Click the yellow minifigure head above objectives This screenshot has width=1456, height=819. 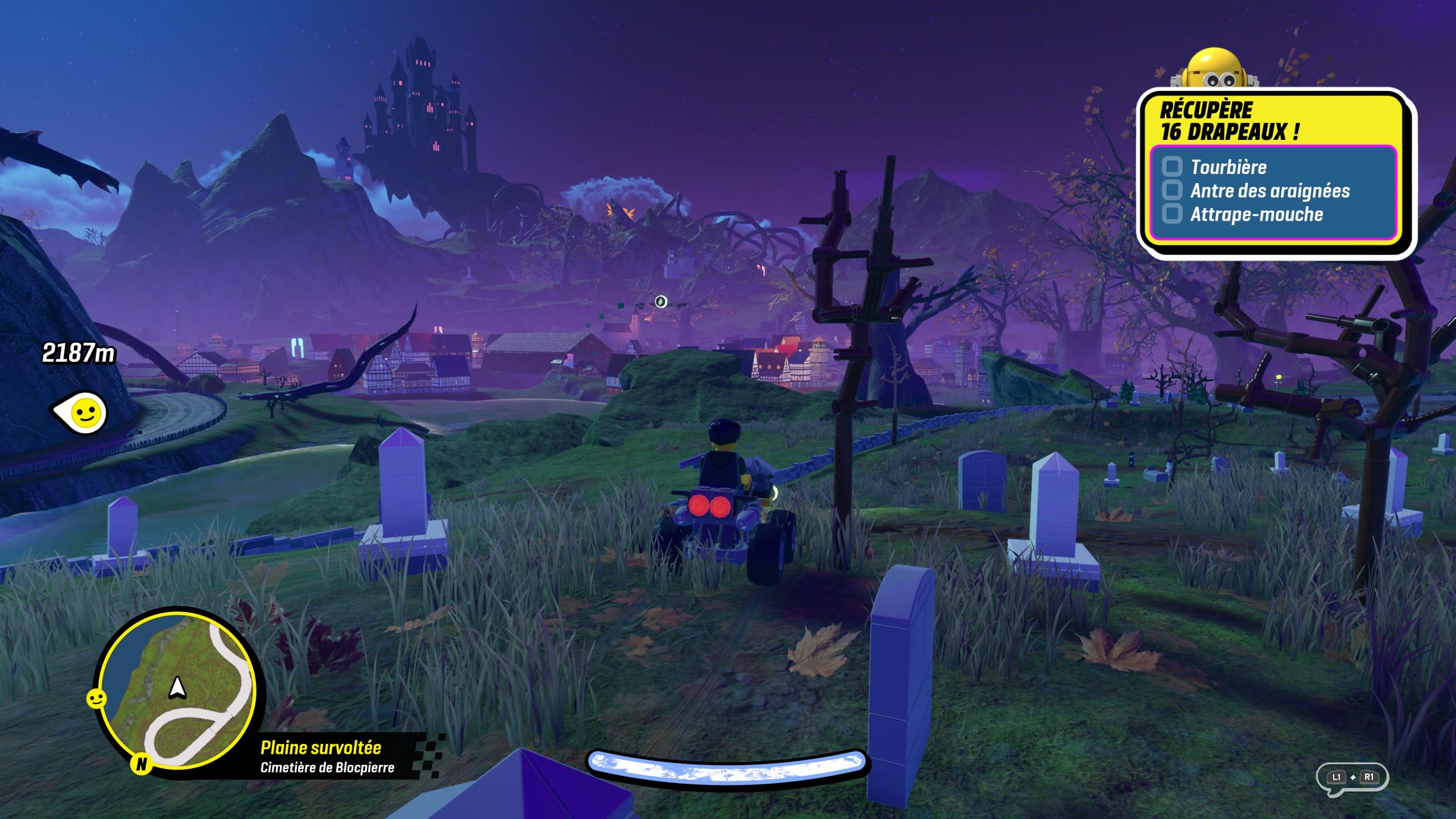pyautogui.click(x=1215, y=71)
